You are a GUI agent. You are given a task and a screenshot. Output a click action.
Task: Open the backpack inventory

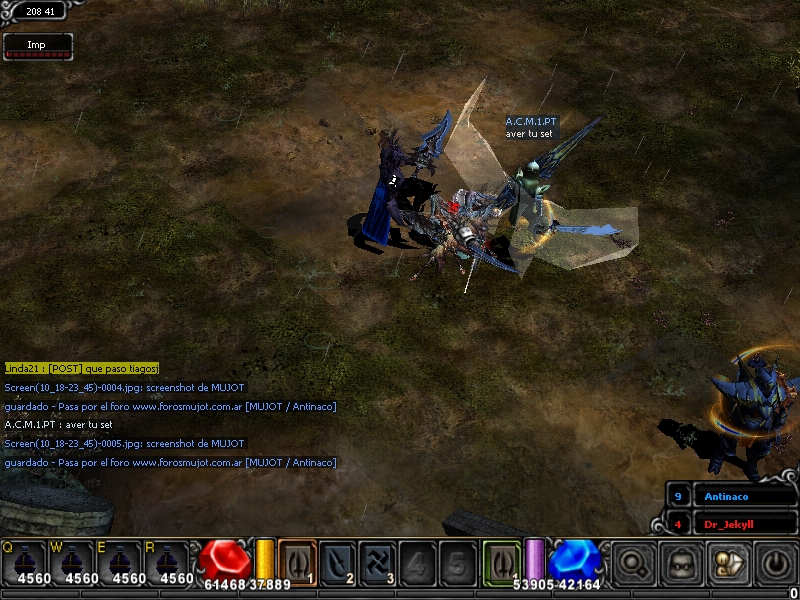coord(681,564)
